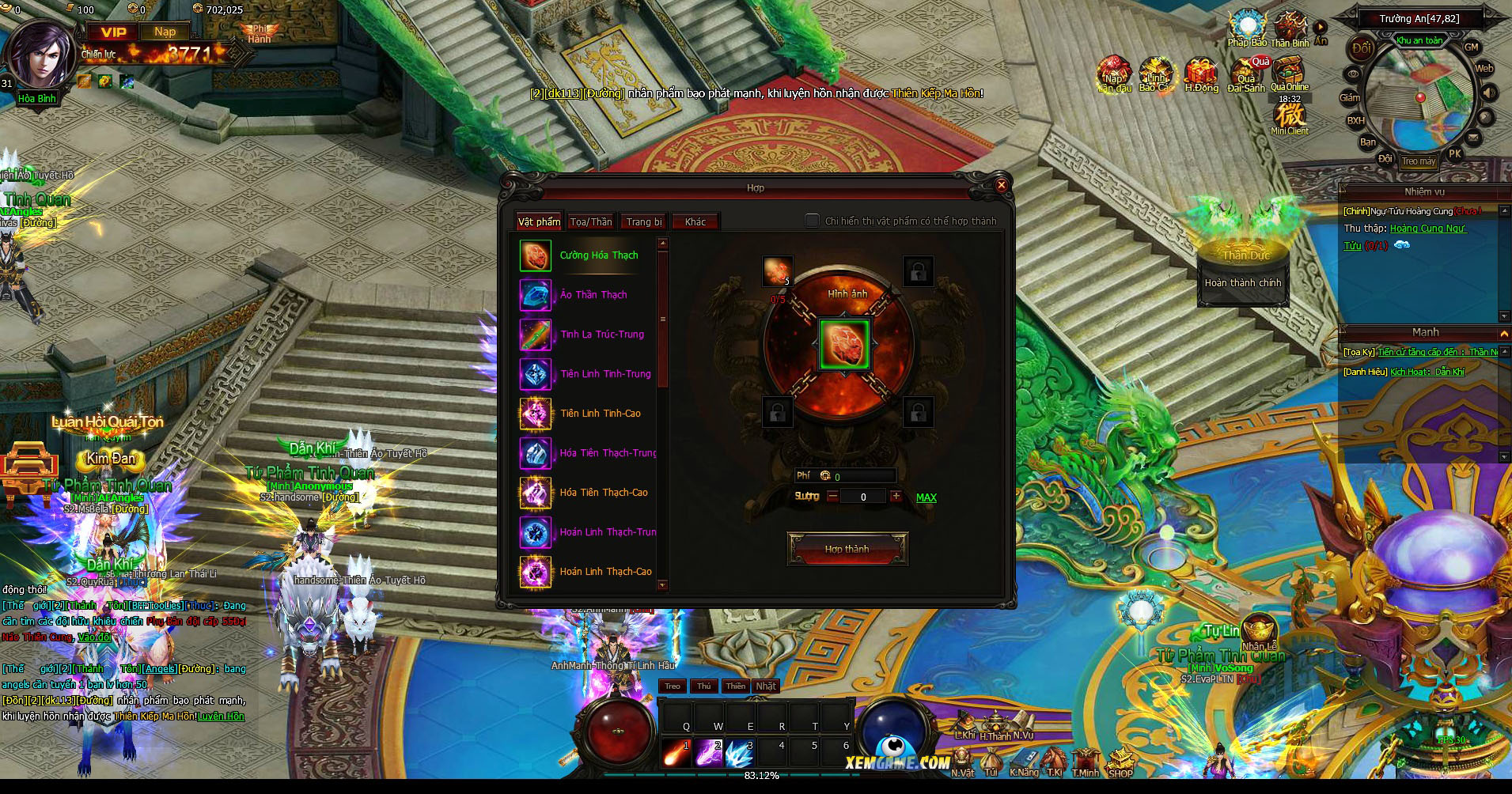This screenshot has height=794, width=1512.
Task: Decrease quantity with the minus button
Action: (832, 497)
